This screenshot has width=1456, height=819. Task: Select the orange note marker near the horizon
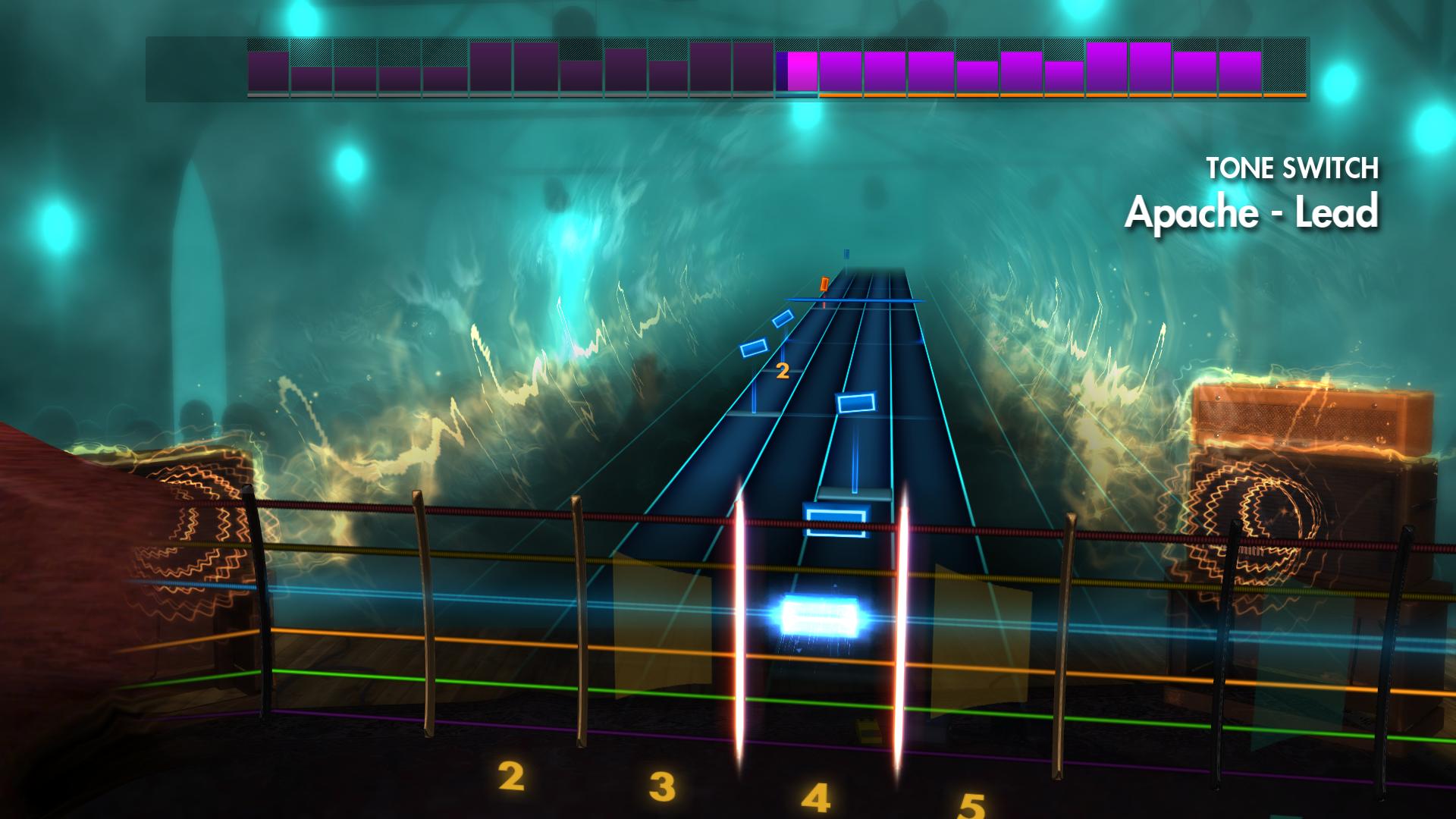[824, 283]
